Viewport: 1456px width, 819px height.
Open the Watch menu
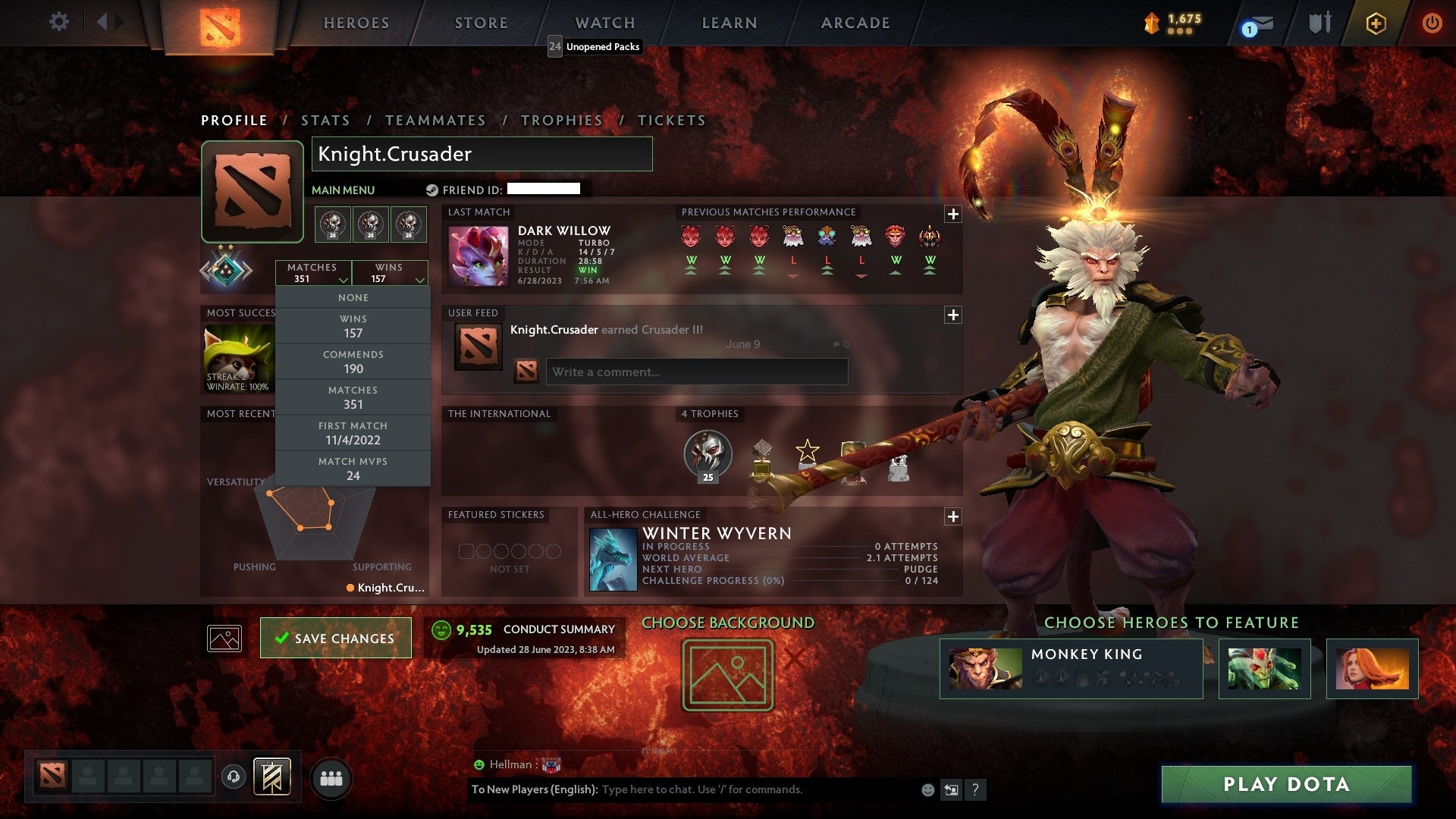pyautogui.click(x=605, y=23)
